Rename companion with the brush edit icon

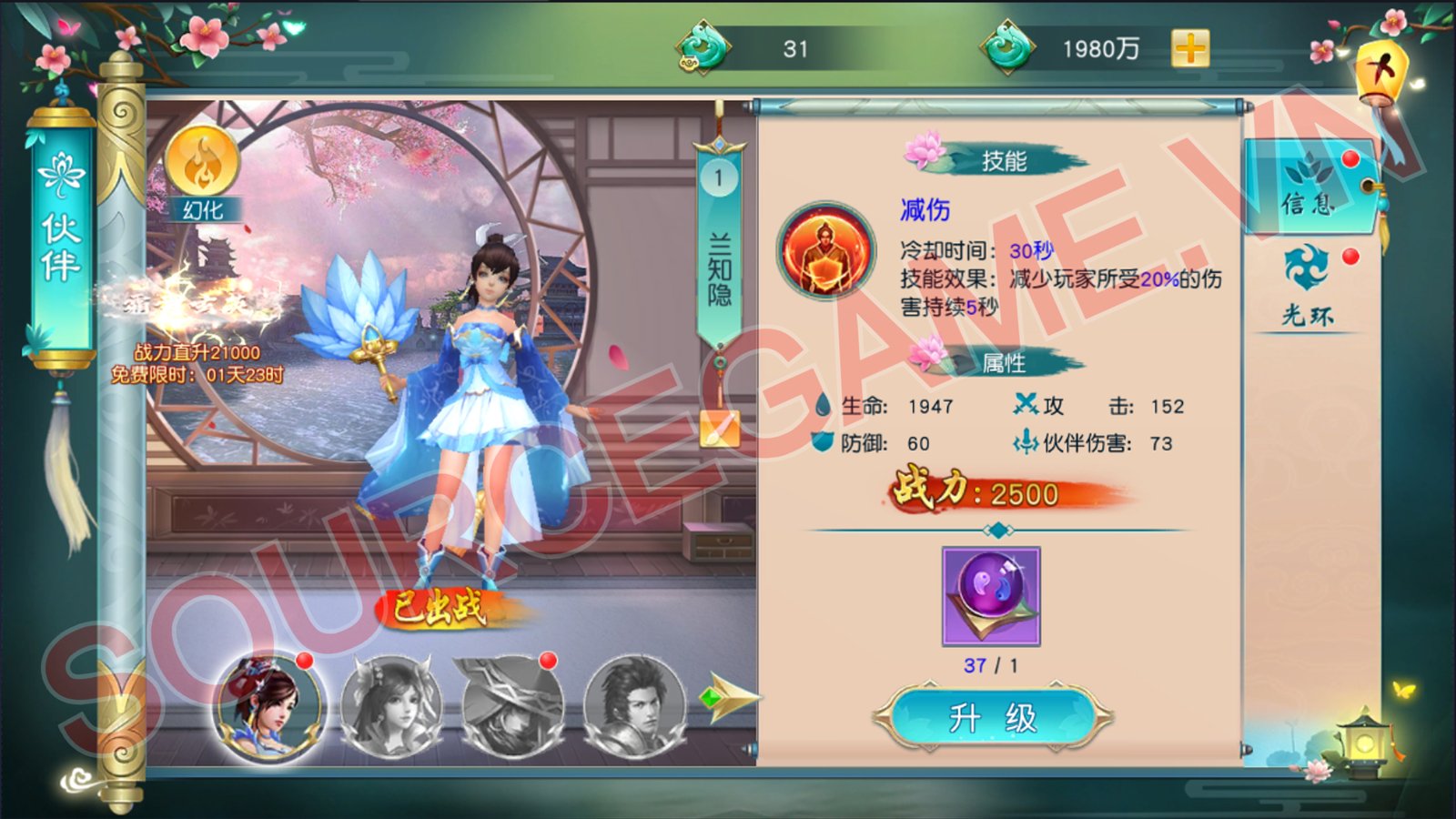click(719, 429)
